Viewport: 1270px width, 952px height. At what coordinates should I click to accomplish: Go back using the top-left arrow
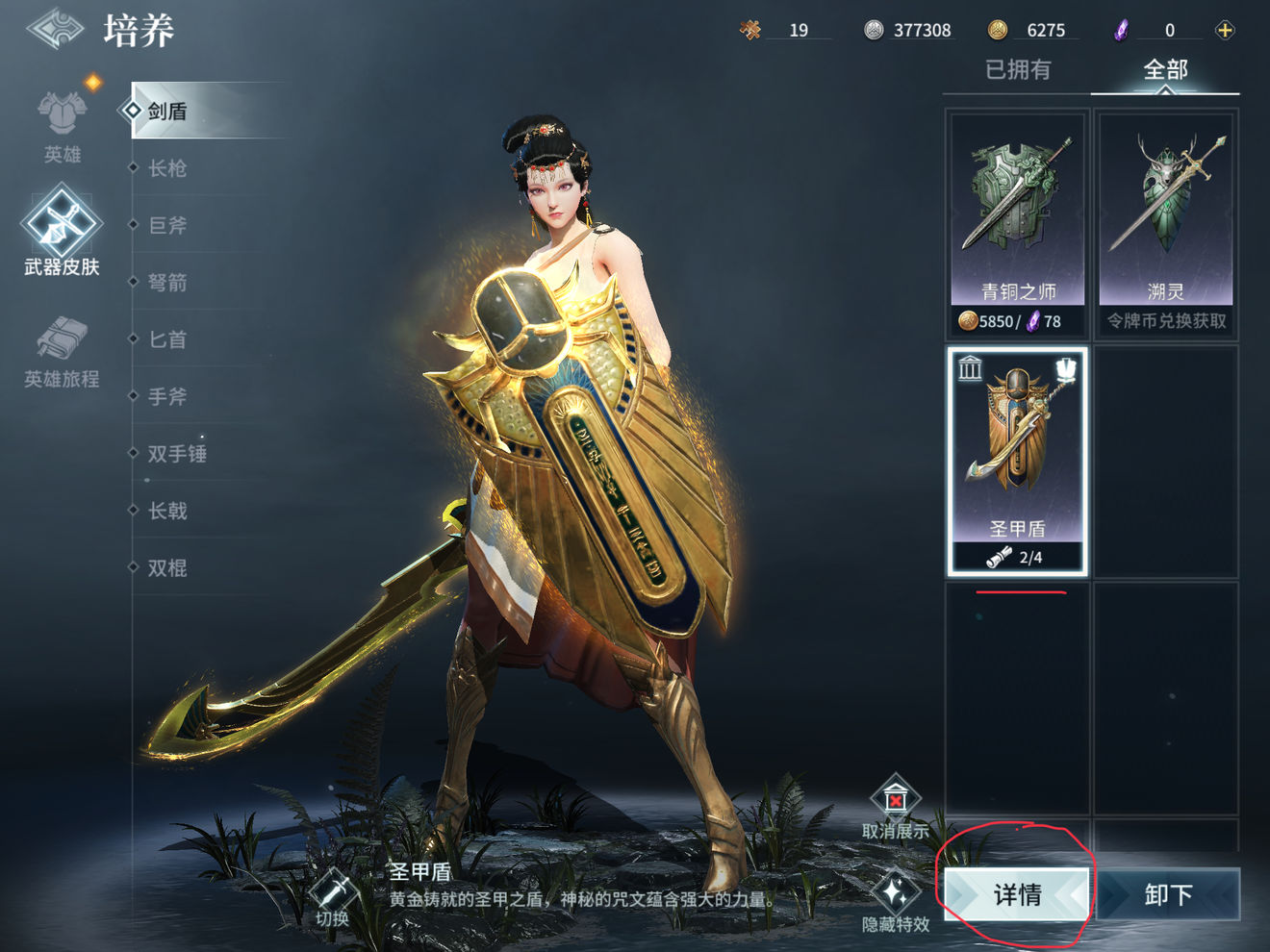coord(56,29)
